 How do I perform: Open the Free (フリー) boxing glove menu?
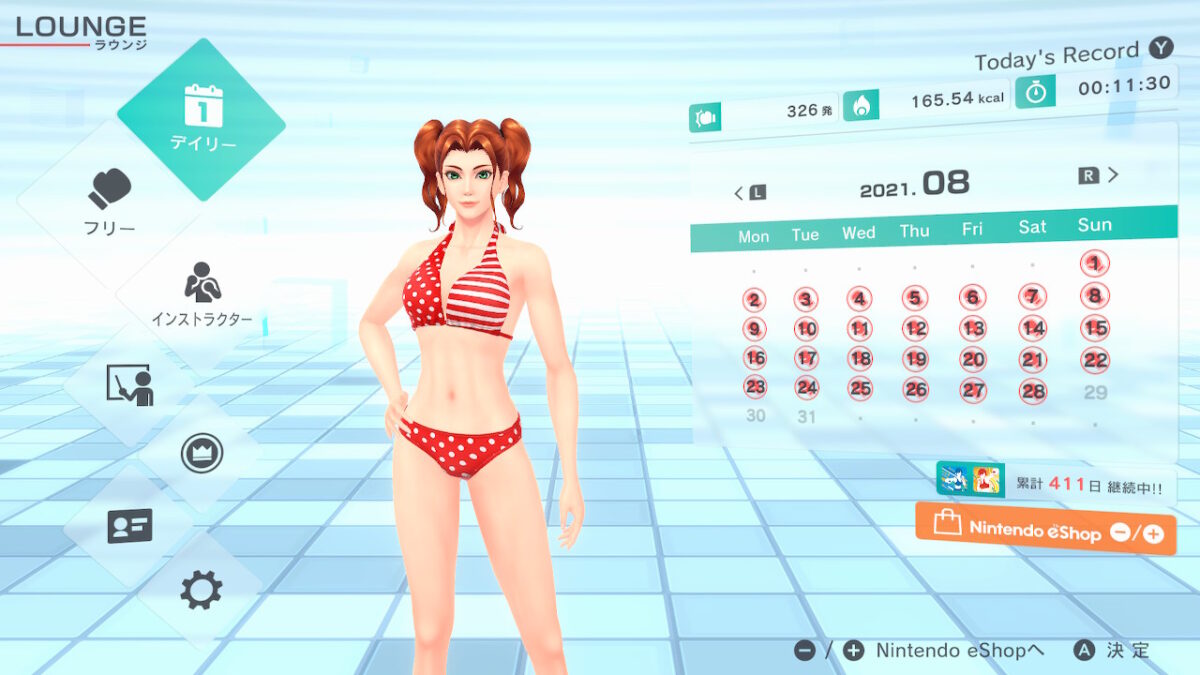[x=109, y=200]
